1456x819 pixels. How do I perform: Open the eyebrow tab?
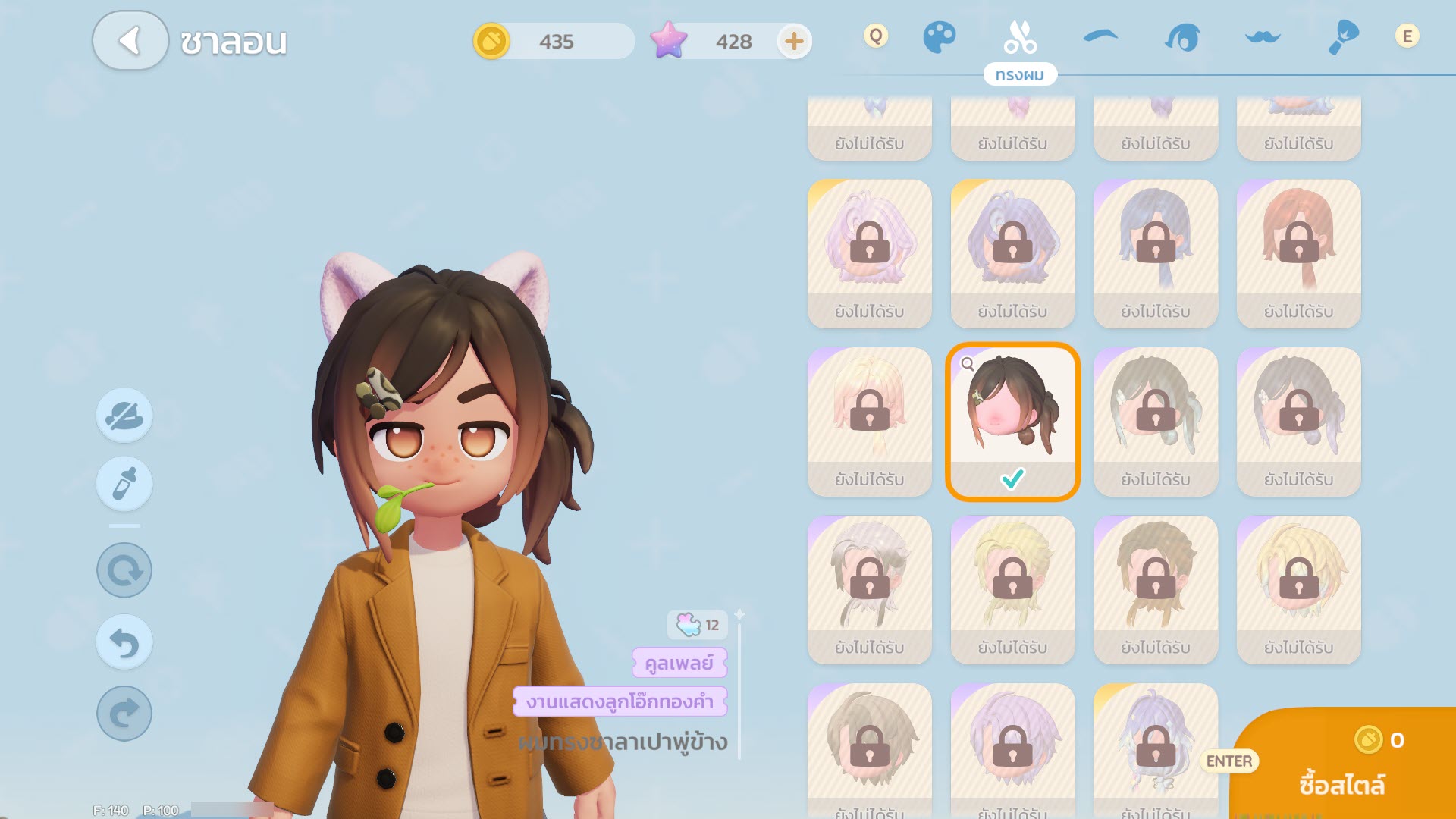tap(1100, 36)
